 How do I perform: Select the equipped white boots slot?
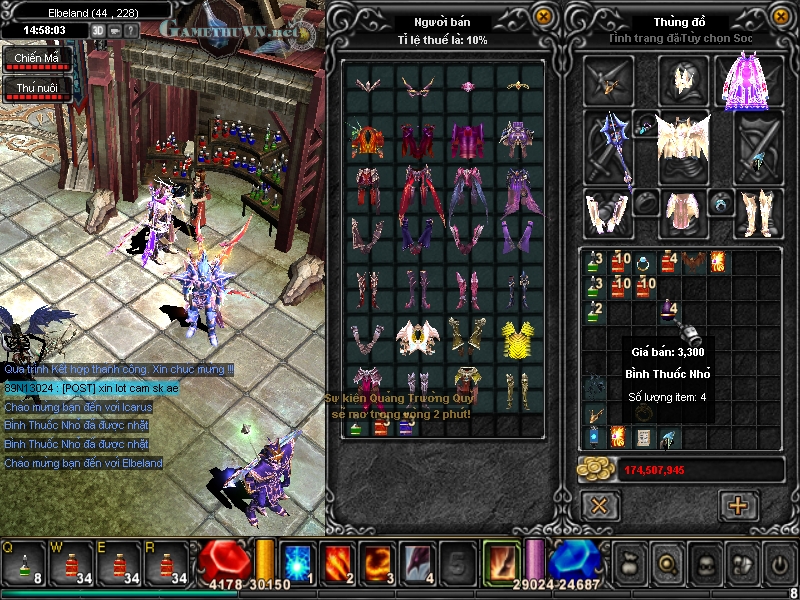pyautogui.click(x=758, y=211)
